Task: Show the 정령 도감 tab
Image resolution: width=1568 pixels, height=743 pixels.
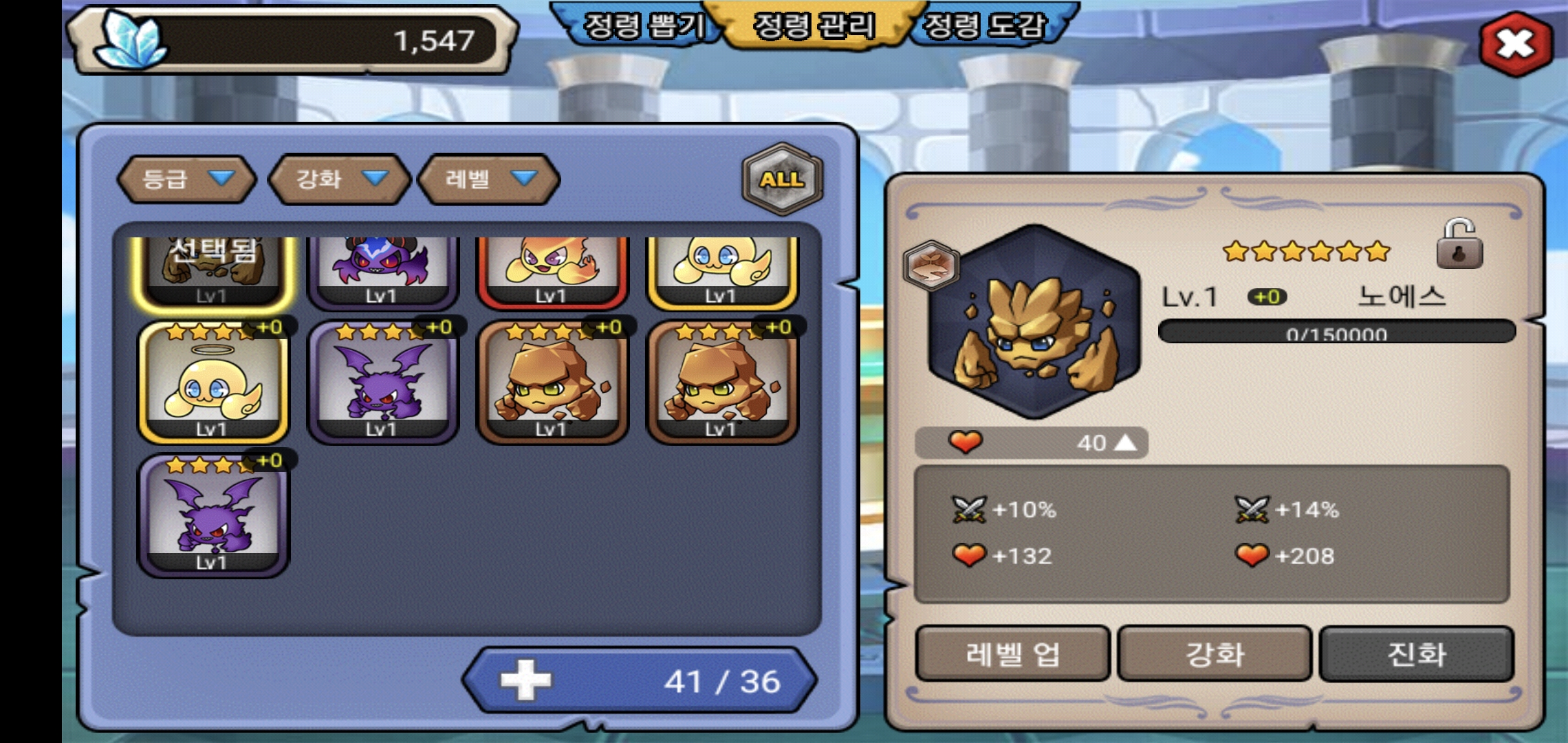Action: tap(984, 26)
